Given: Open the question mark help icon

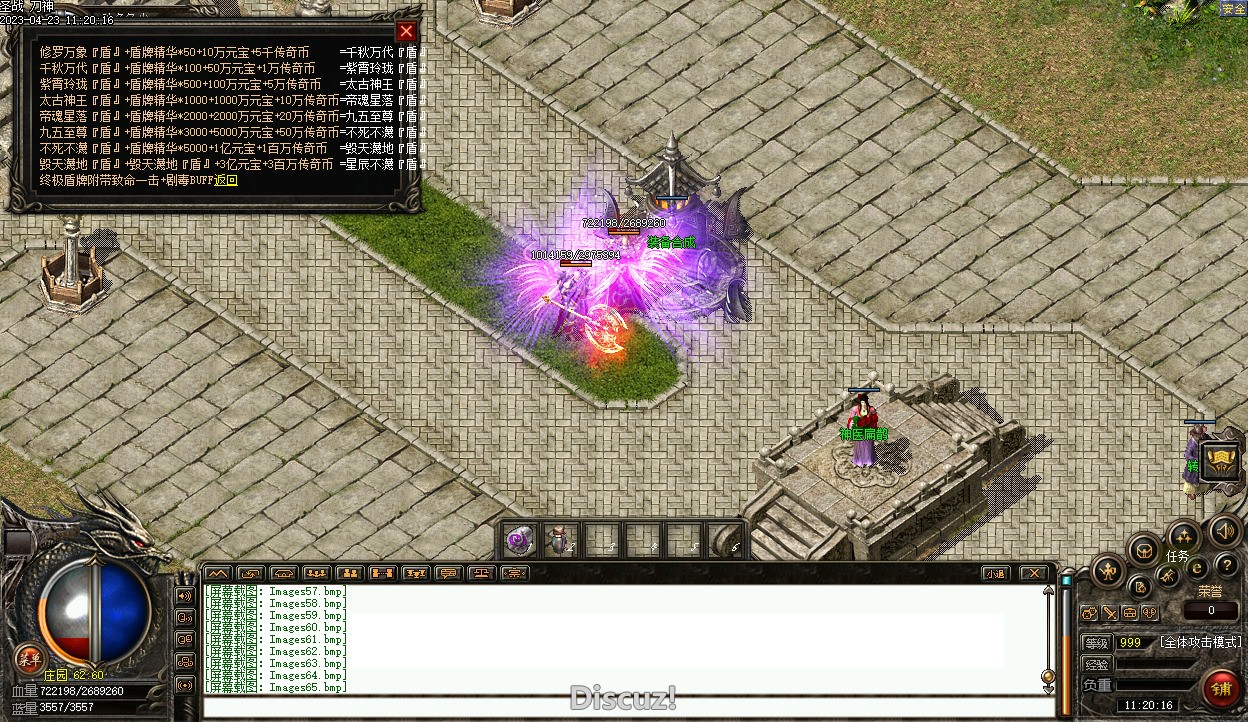Looking at the screenshot, I should point(1227,566).
